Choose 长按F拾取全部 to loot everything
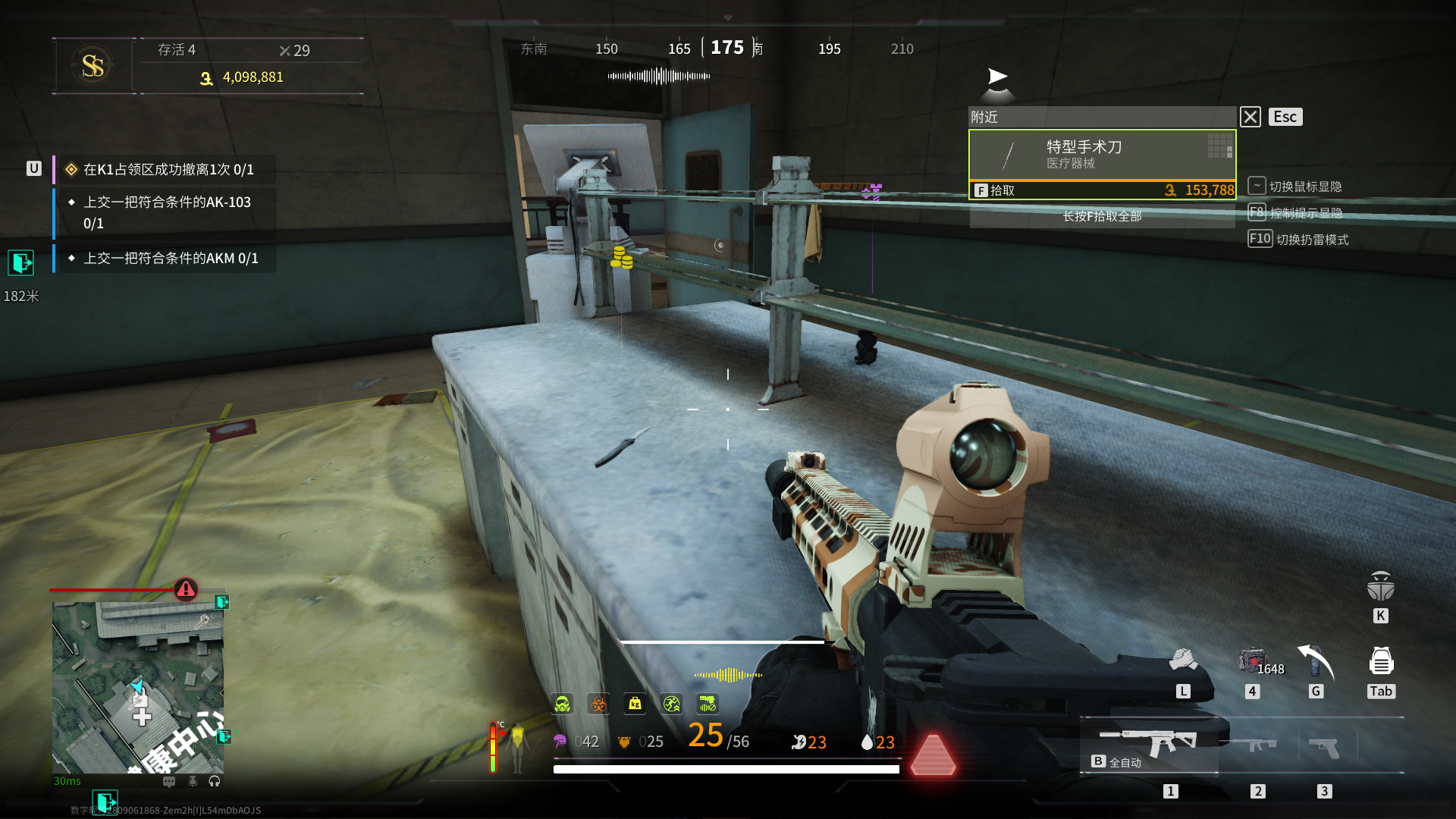This screenshot has width=1456, height=819. 1102,216
